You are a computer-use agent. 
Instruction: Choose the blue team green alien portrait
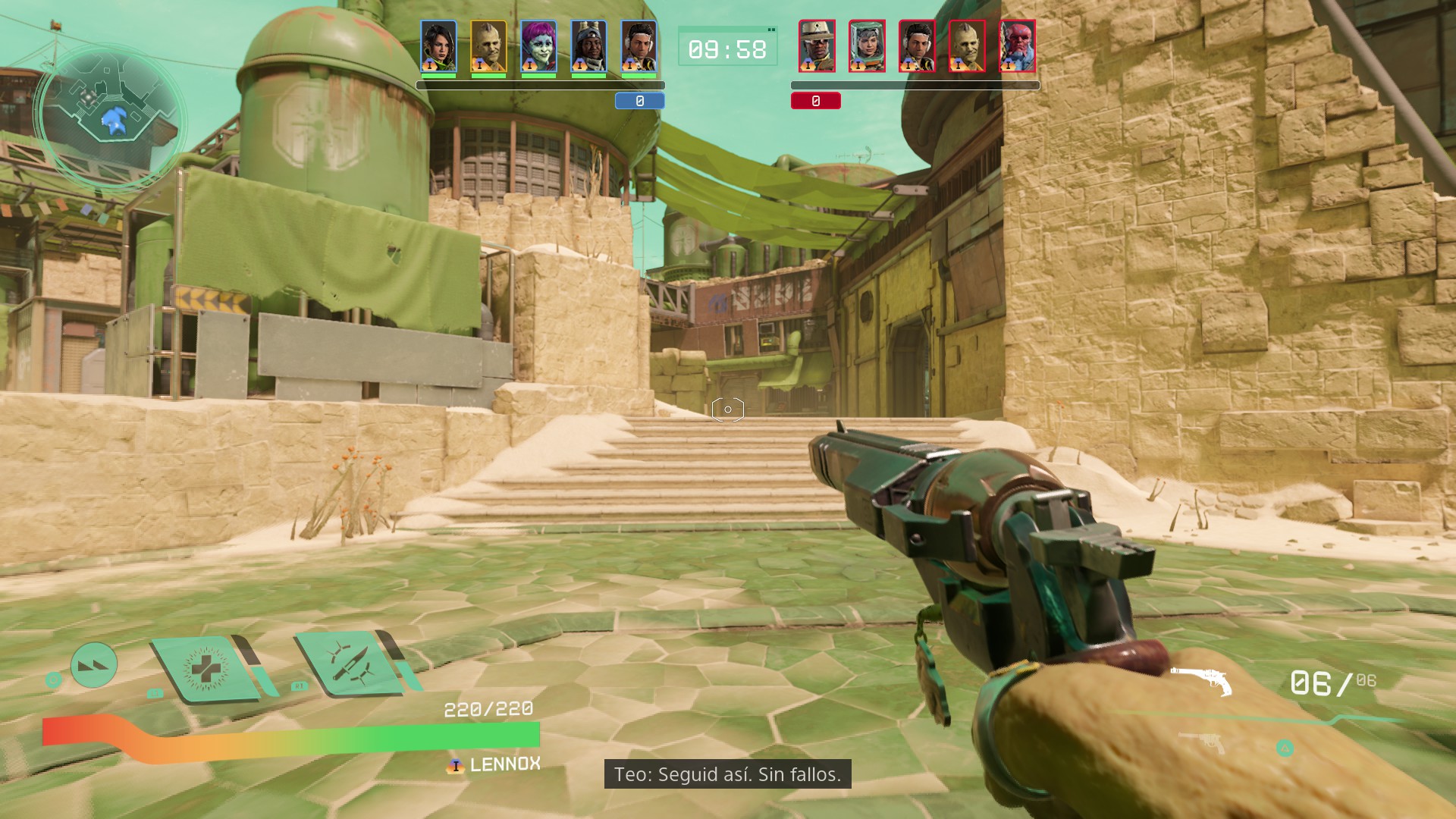tap(488, 47)
